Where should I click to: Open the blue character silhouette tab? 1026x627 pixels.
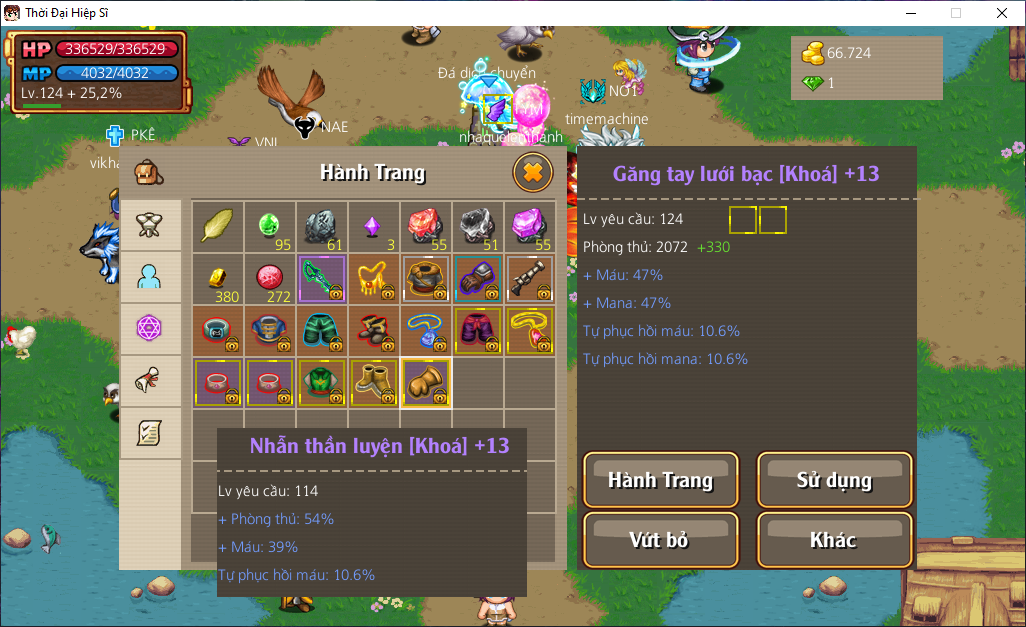pos(150,277)
